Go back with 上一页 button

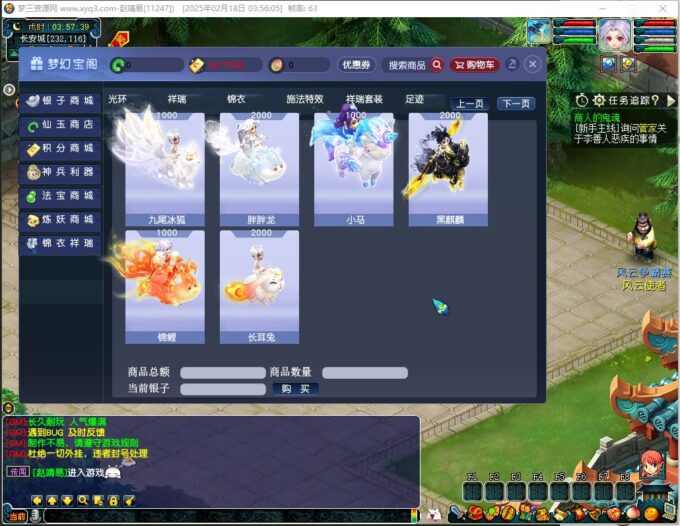[470, 103]
